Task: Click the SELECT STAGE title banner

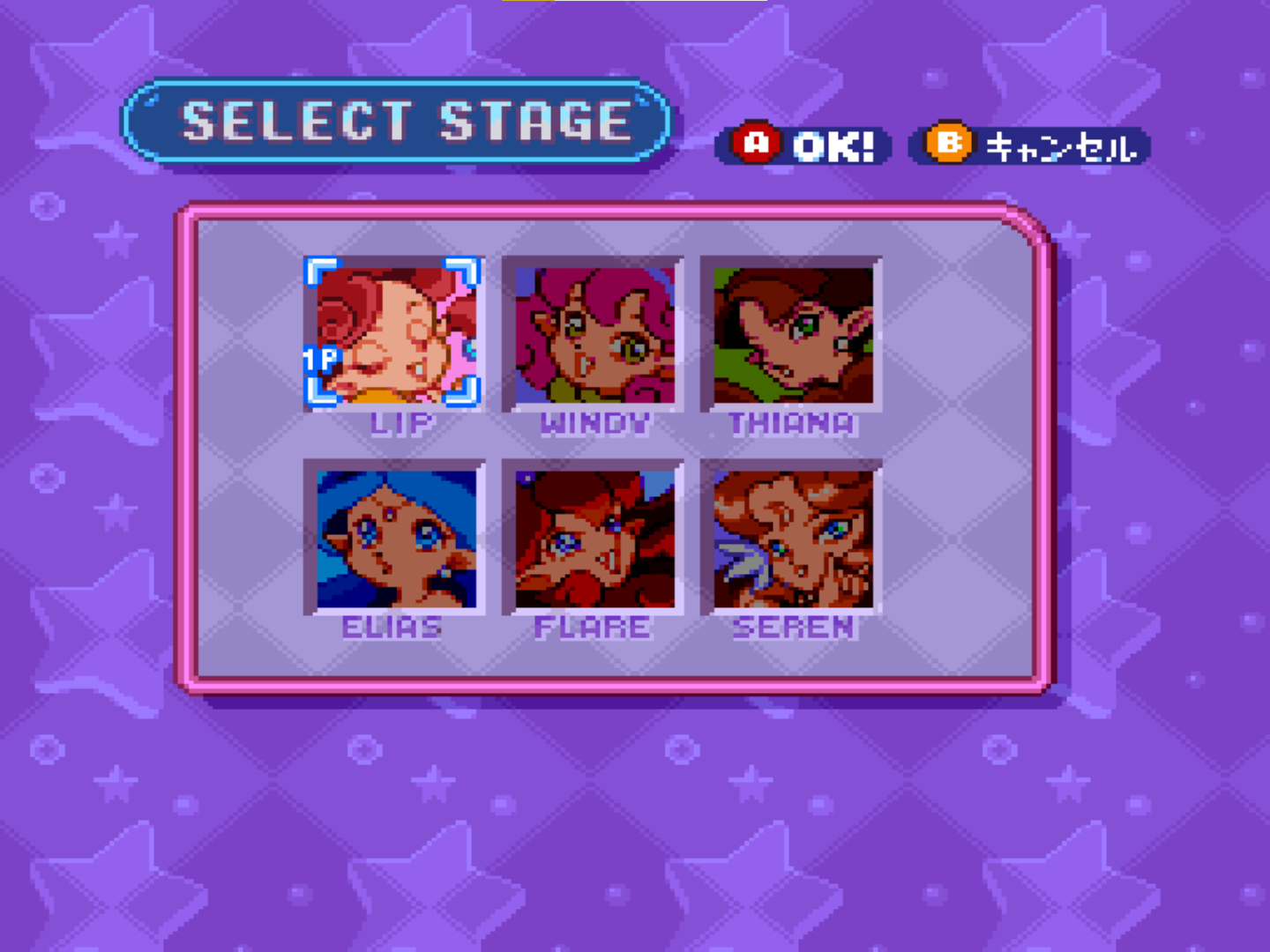Action: (x=401, y=119)
